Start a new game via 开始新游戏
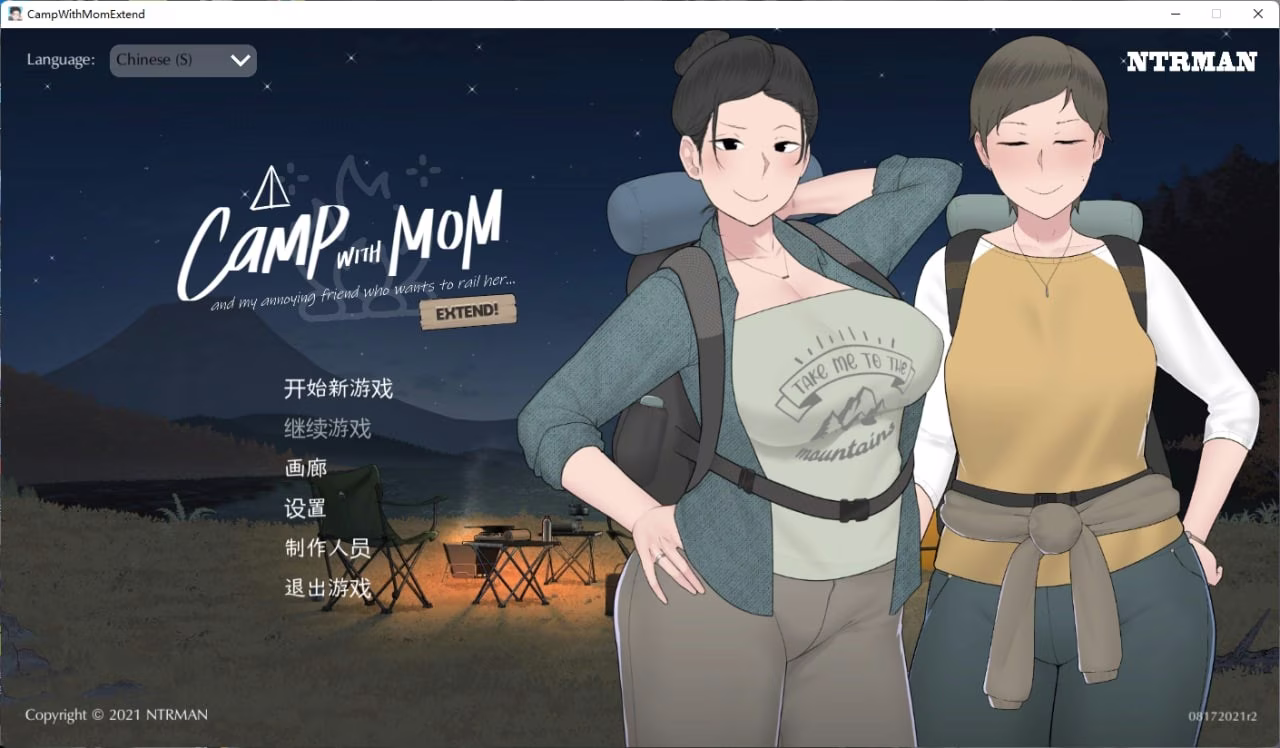This screenshot has height=748, width=1280. (x=338, y=388)
